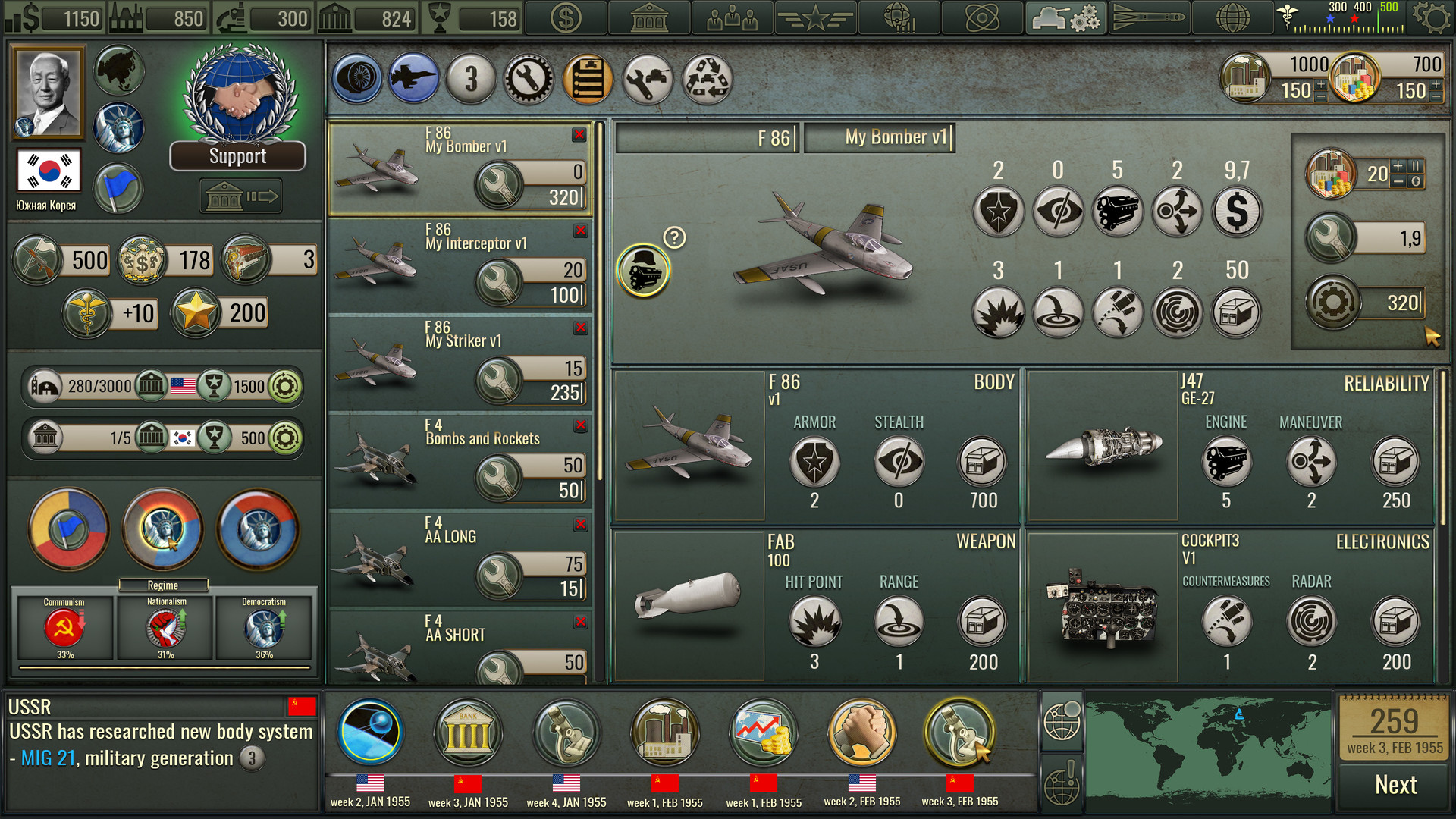Open the orange tank blueprint list icon
The width and height of the screenshot is (1456, 819).
[589, 80]
